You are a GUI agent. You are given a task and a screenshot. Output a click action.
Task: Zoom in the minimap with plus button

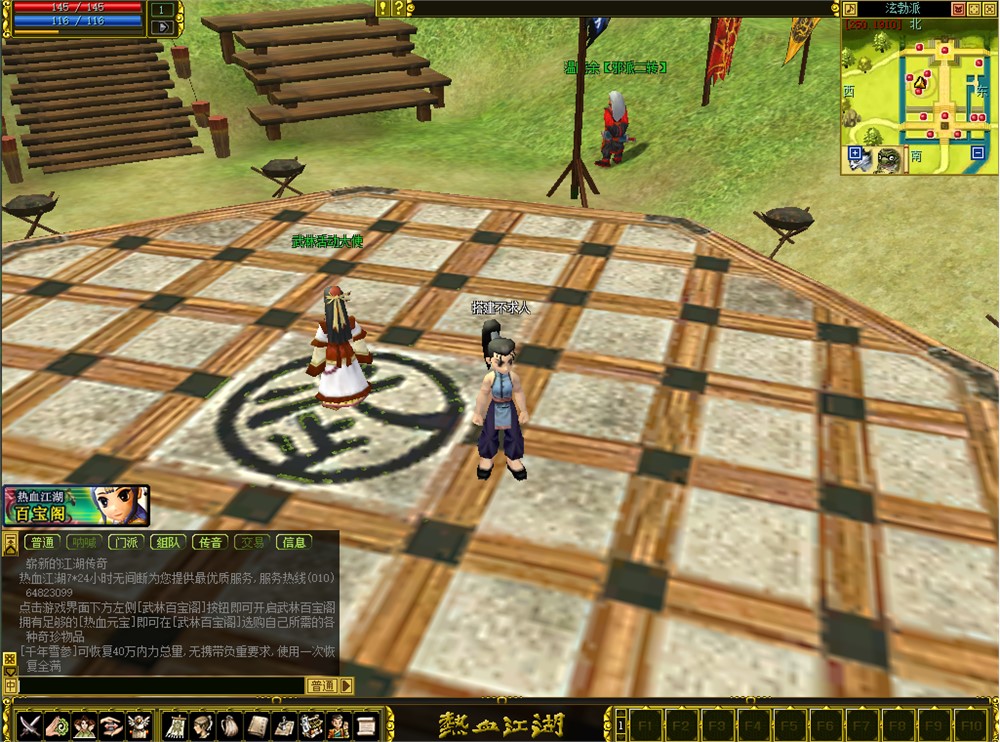click(856, 155)
